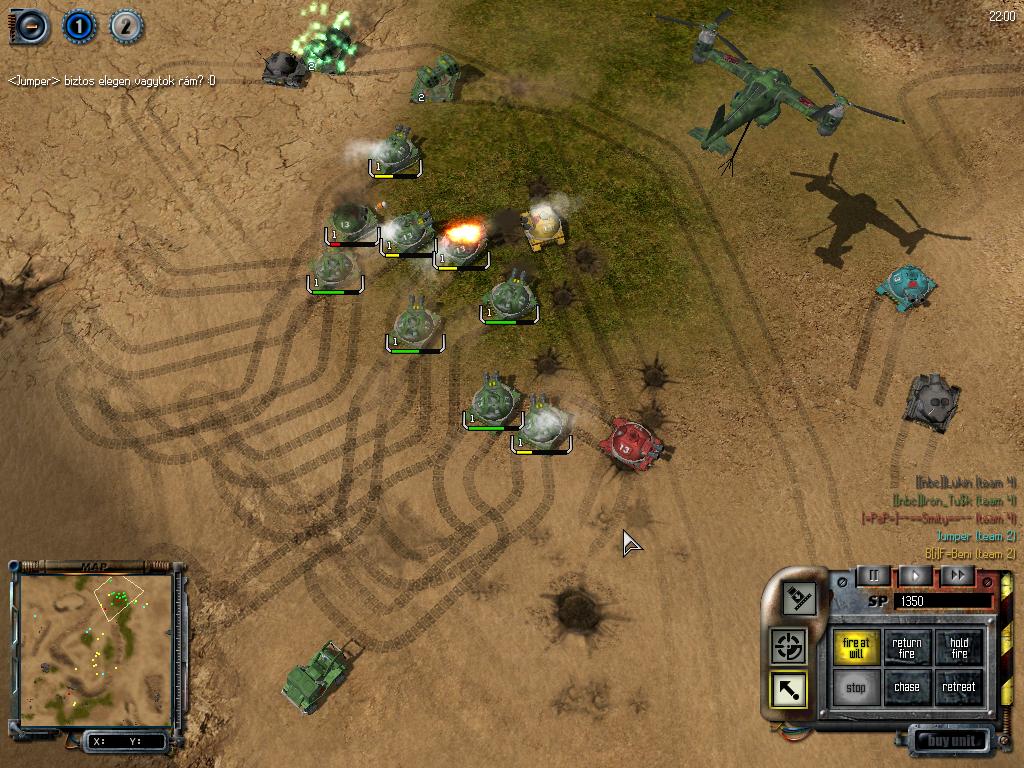1024x768 pixels.
Task: Order selected units to retreat
Action: point(959,688)
